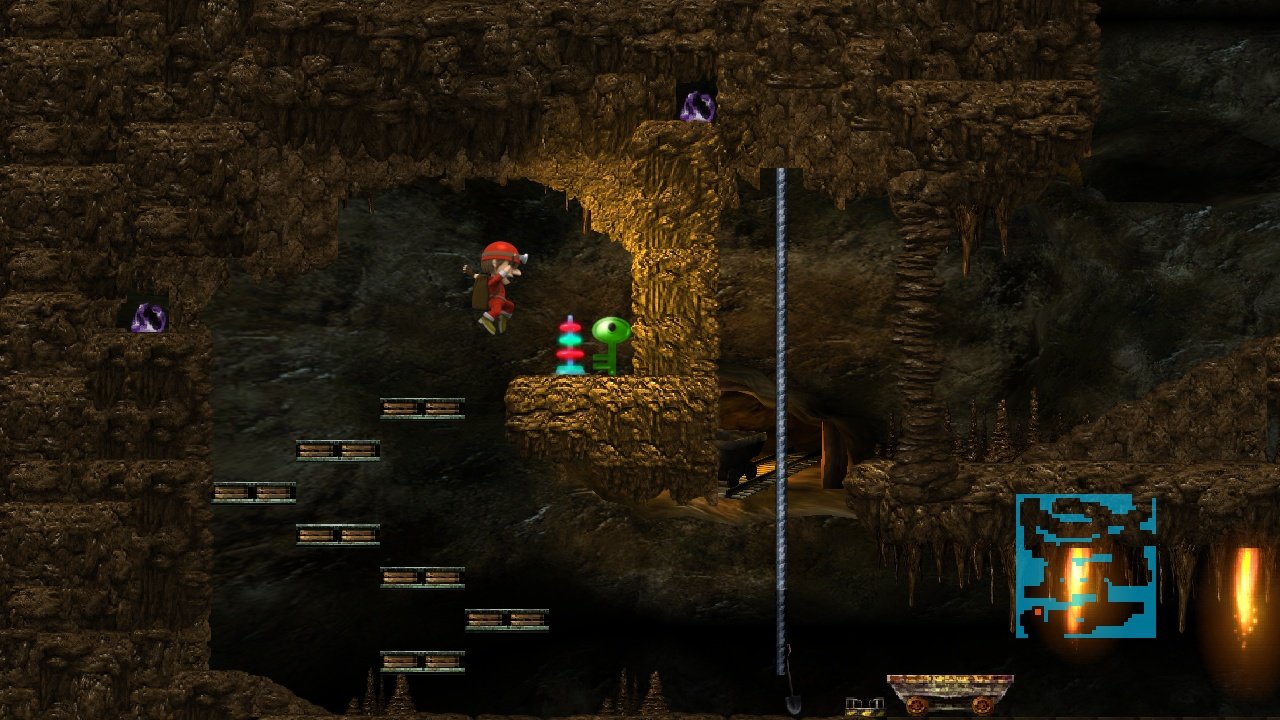Click a small pine tree at the cavern floor
Image resolution: width=1280 pixels, height=720 pixels.
point(400,695)
